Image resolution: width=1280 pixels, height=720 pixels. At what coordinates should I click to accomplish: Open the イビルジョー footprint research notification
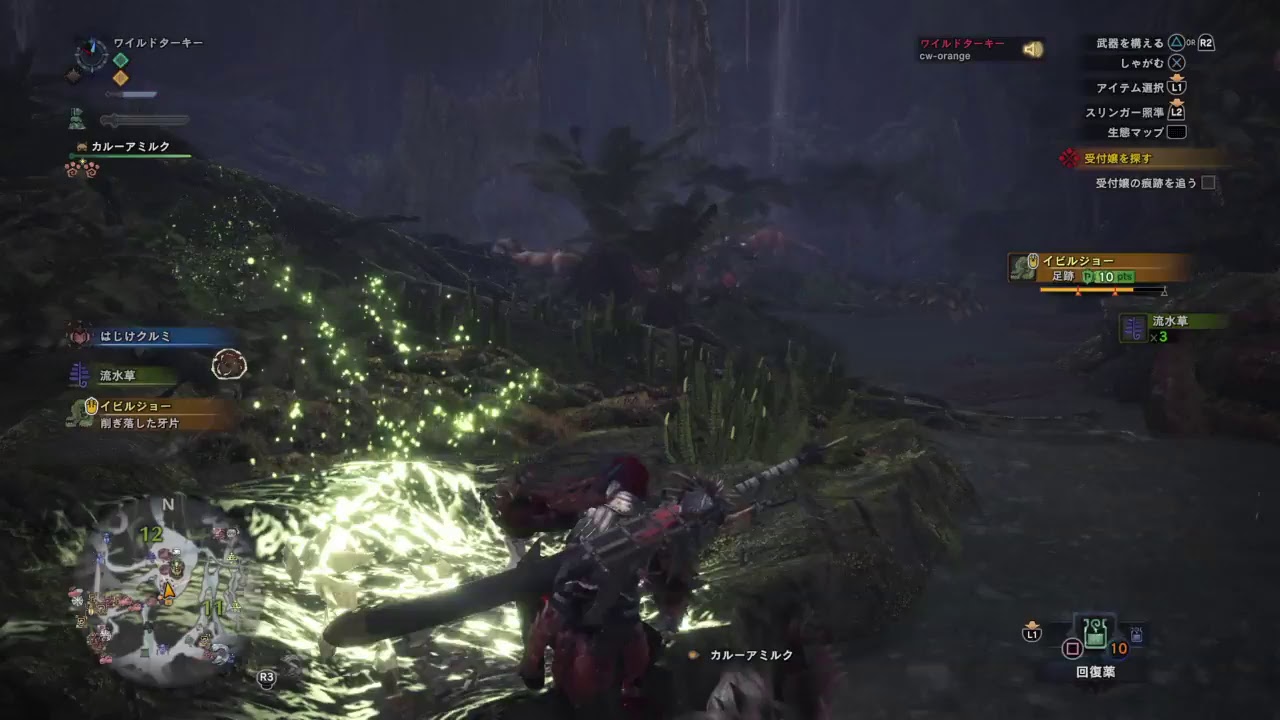point(1100,268)
